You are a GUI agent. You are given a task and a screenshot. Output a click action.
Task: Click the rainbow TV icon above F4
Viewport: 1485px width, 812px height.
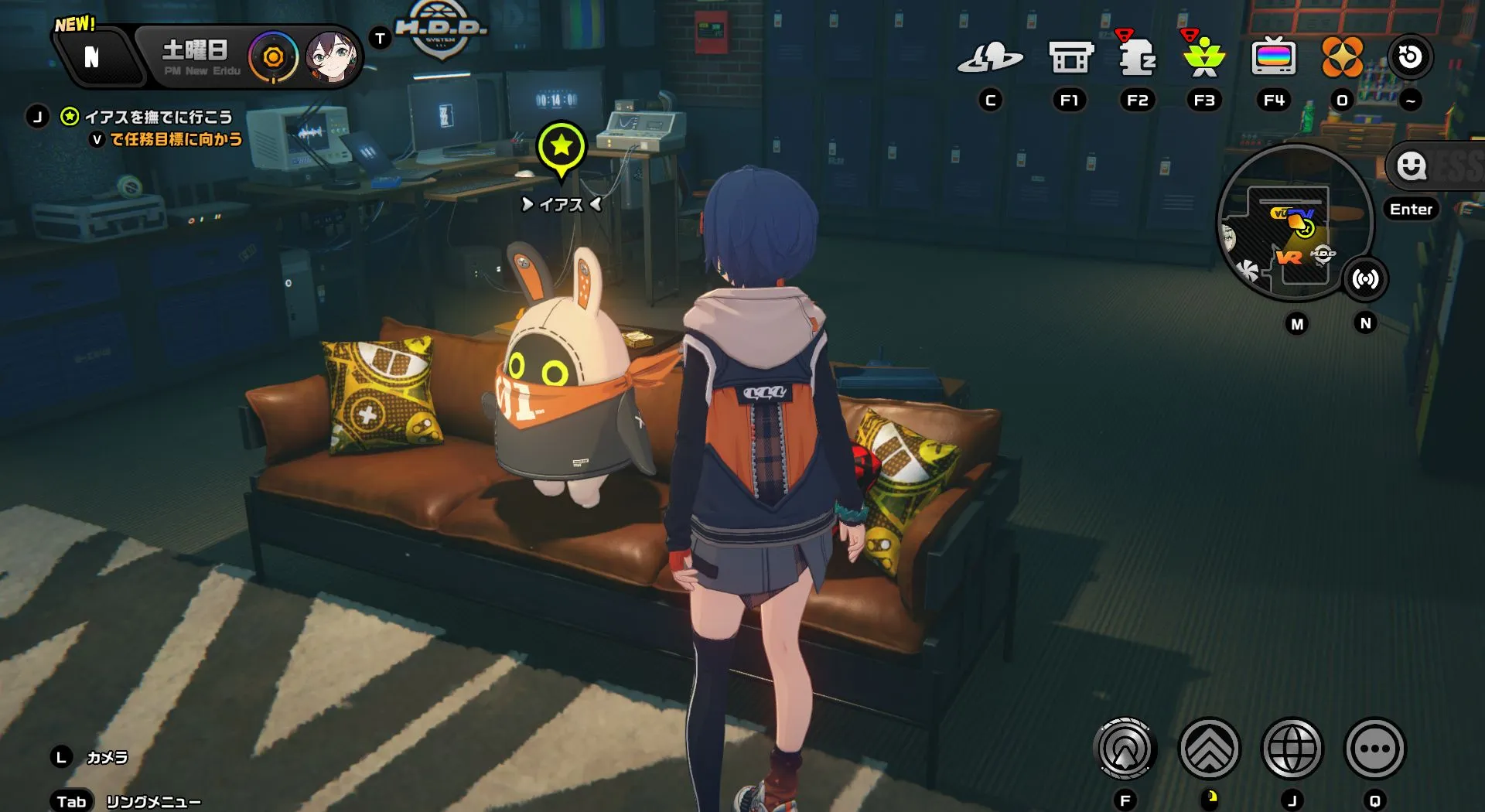point(1274,56)
